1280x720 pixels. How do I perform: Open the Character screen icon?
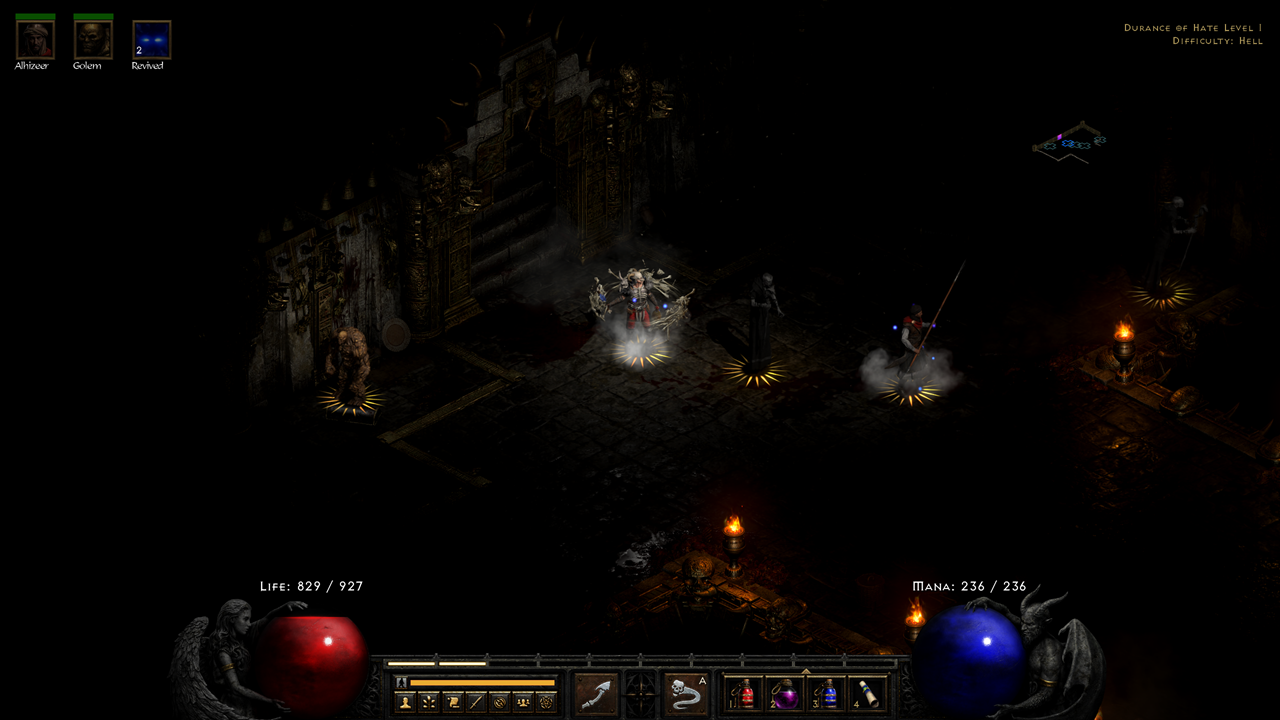click(x=405, y=700)
